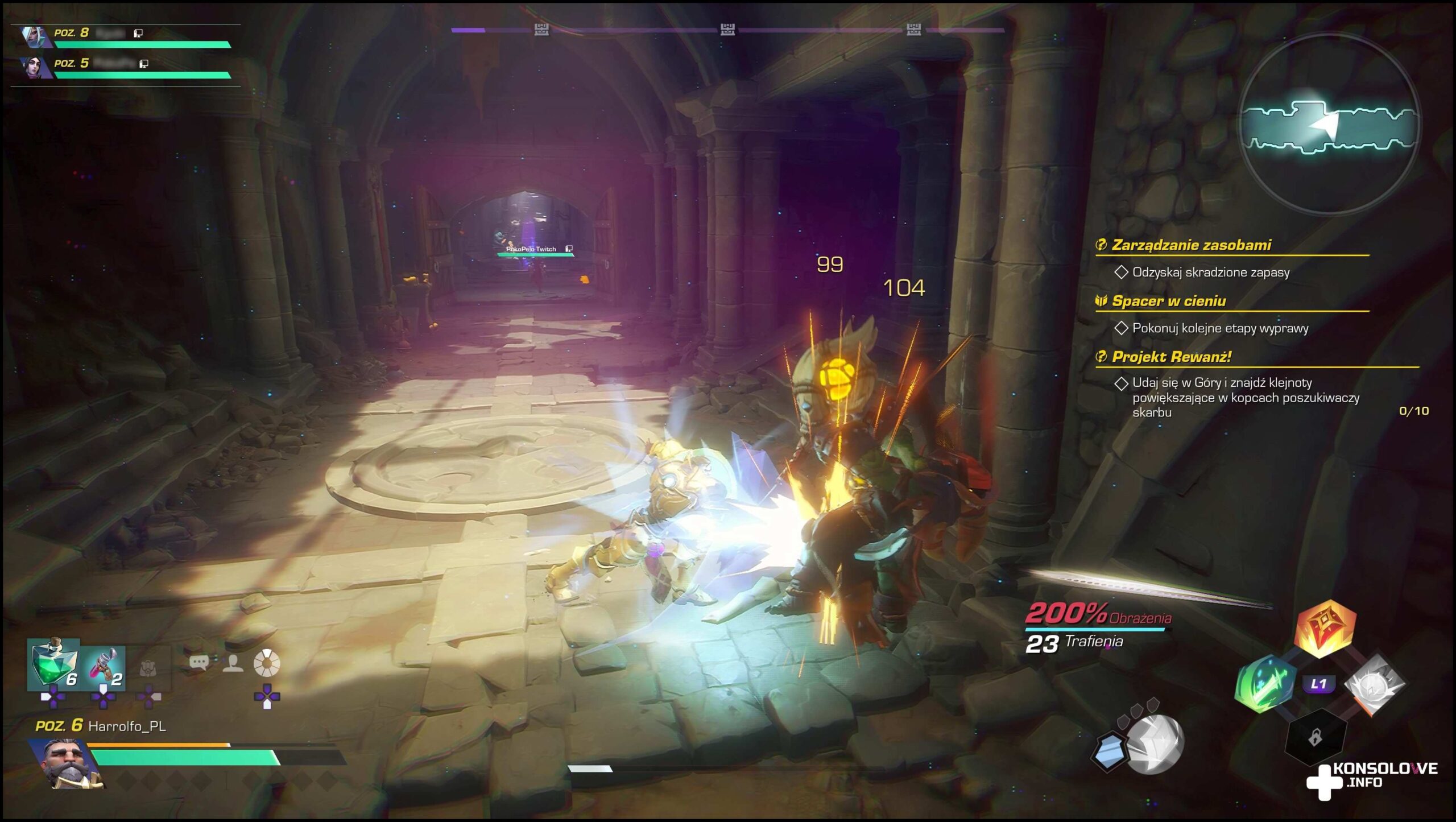Open the chat speech bubble icon

coord(198,662)
